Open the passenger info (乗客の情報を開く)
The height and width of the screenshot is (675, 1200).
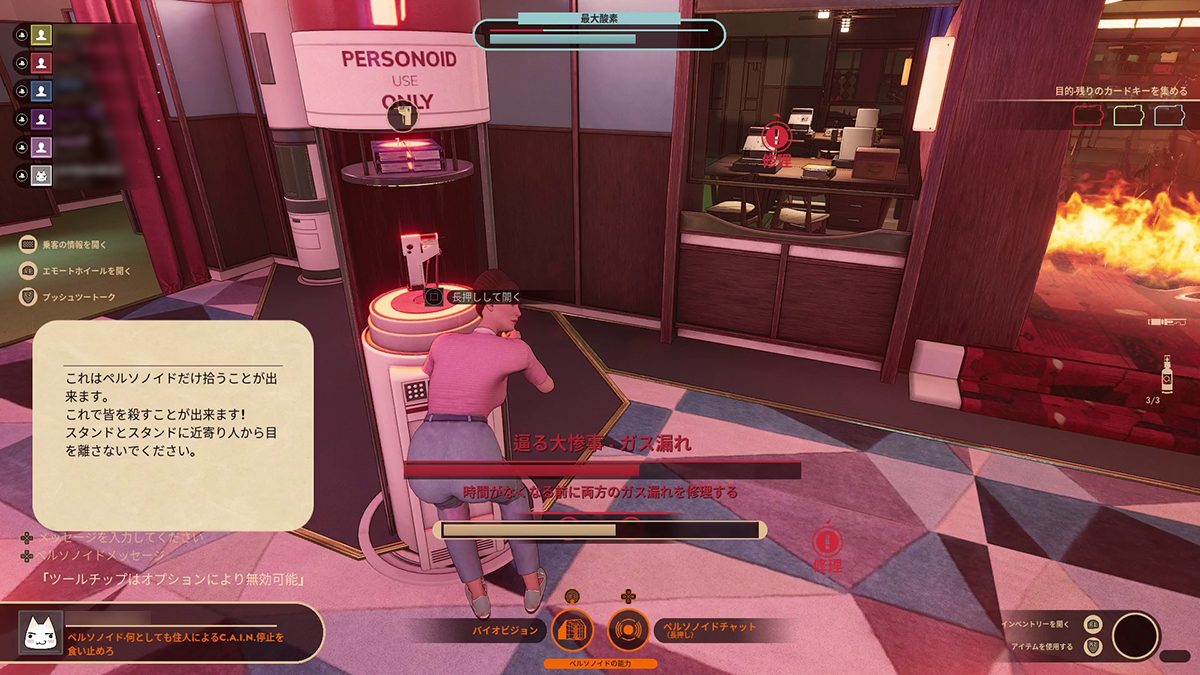(28, 243)
